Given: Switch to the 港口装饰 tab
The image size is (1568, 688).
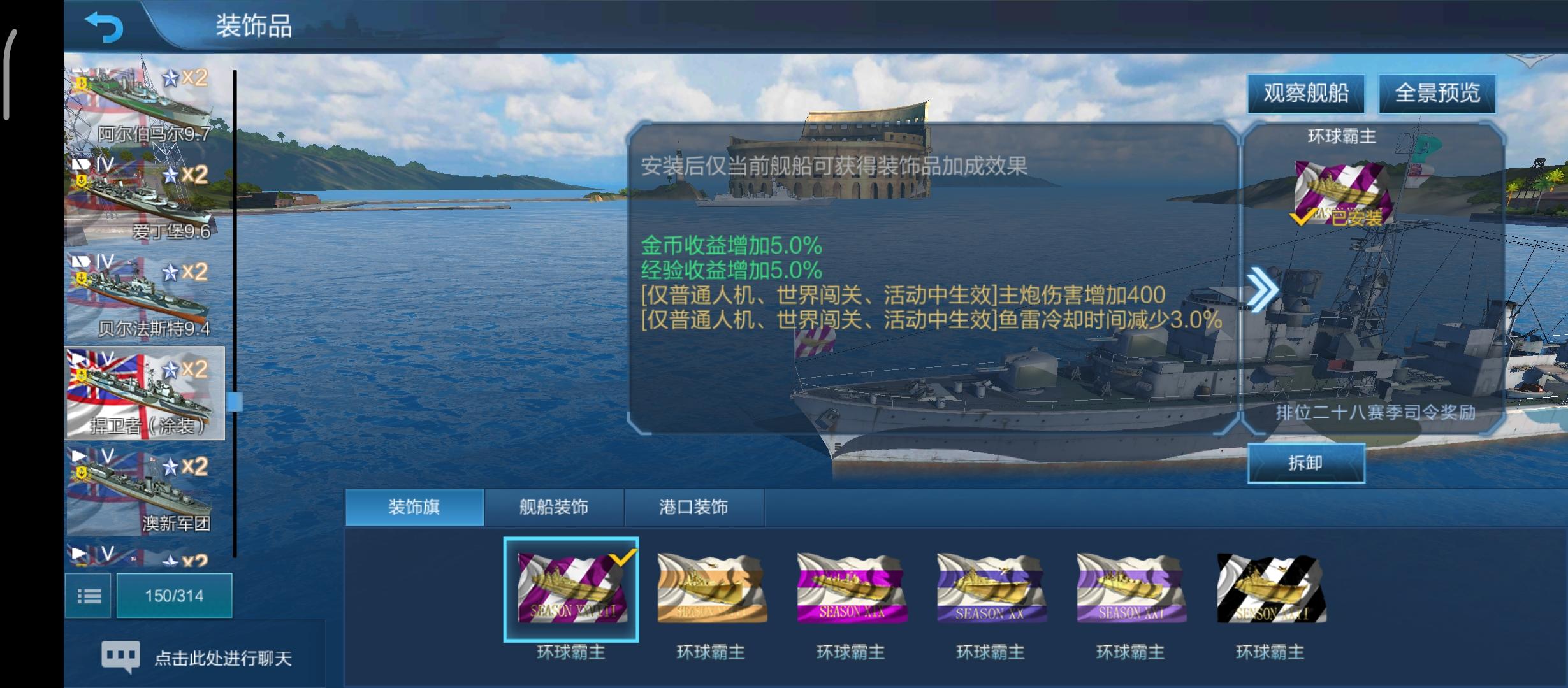Looking at the screenshot, I should tap(695, 506).
